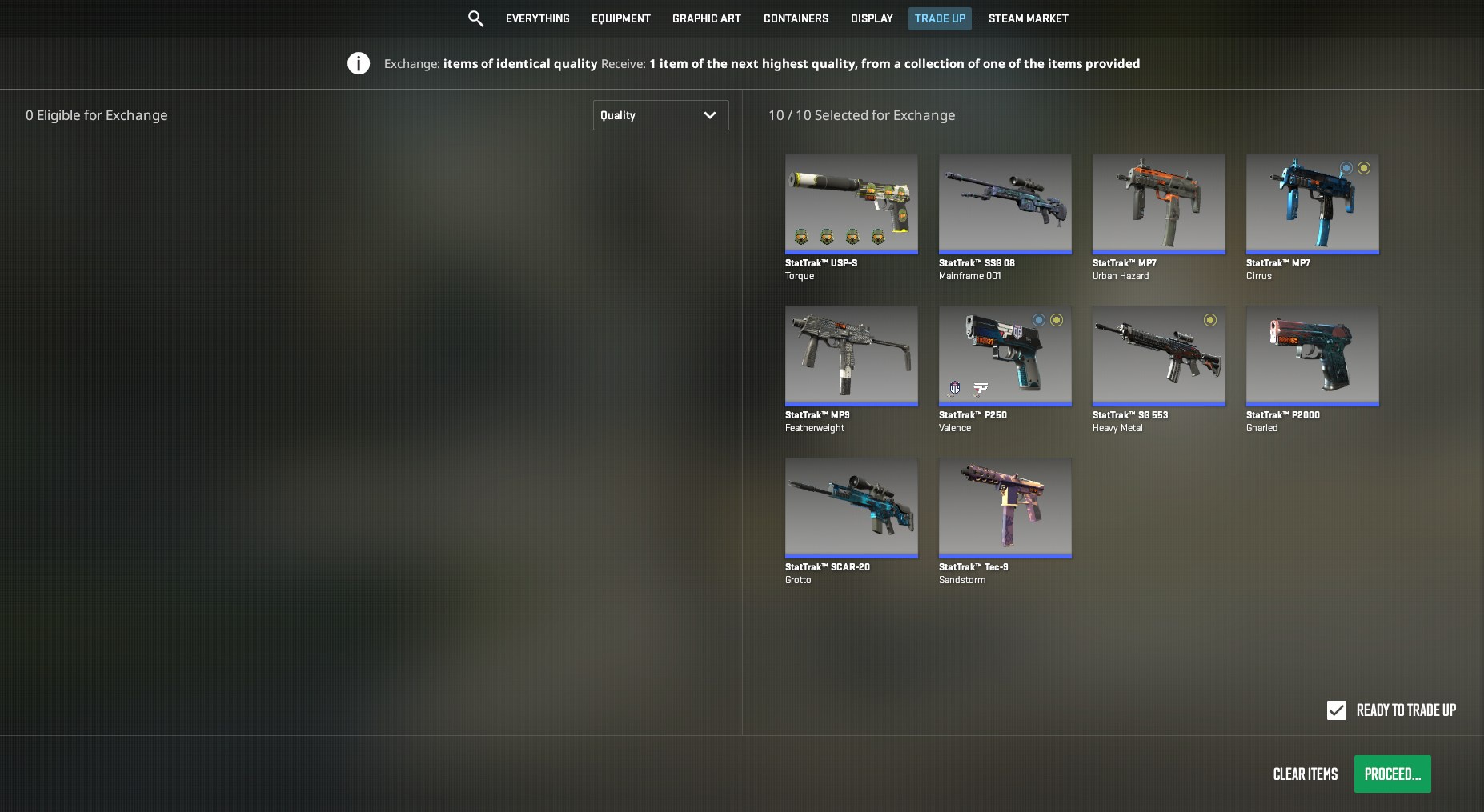1484x812 pixels.
Task: Open the Quality sort dropdown
Action: tap(660, 115)
